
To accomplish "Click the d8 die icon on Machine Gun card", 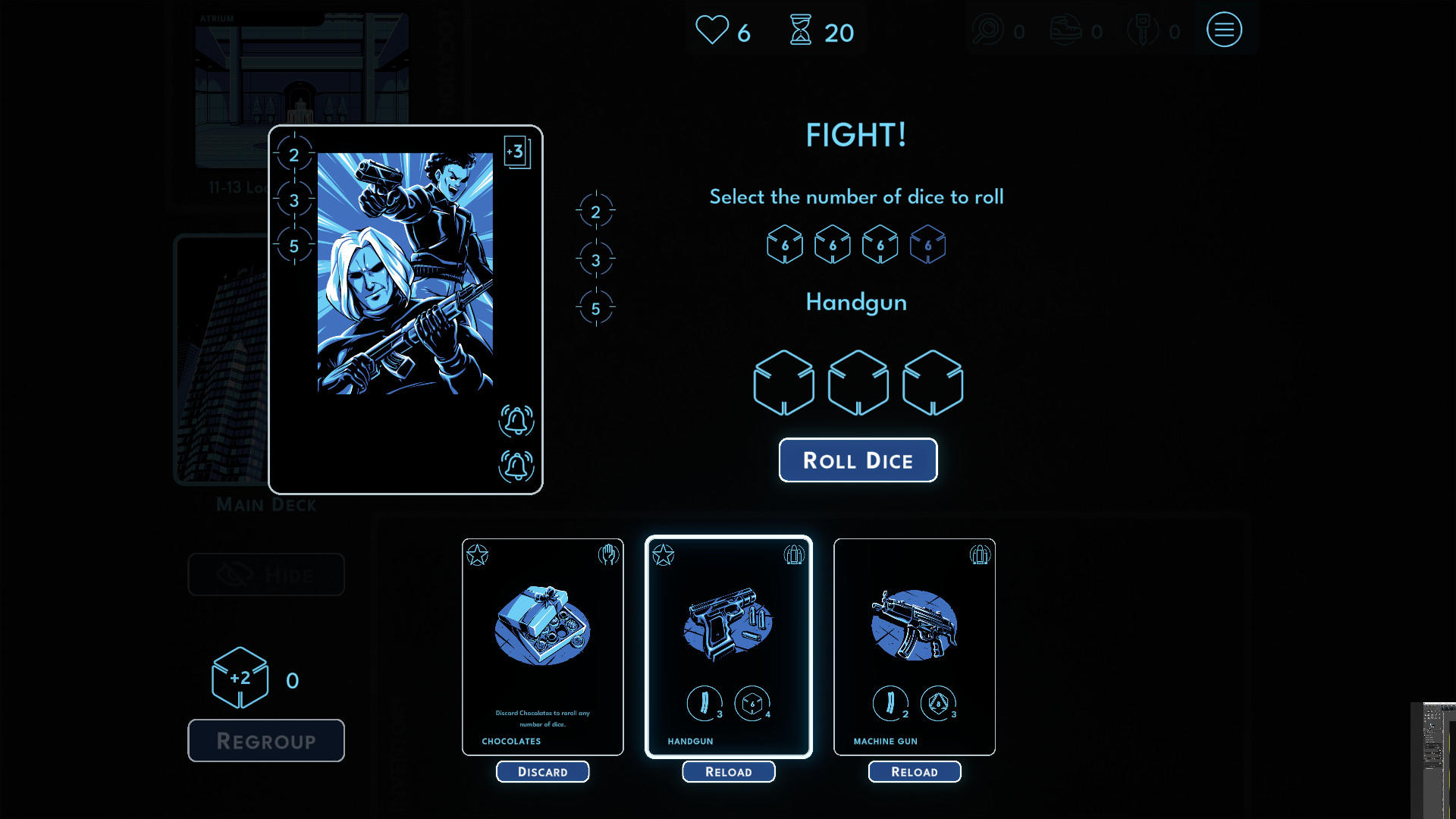I will 937,703.
